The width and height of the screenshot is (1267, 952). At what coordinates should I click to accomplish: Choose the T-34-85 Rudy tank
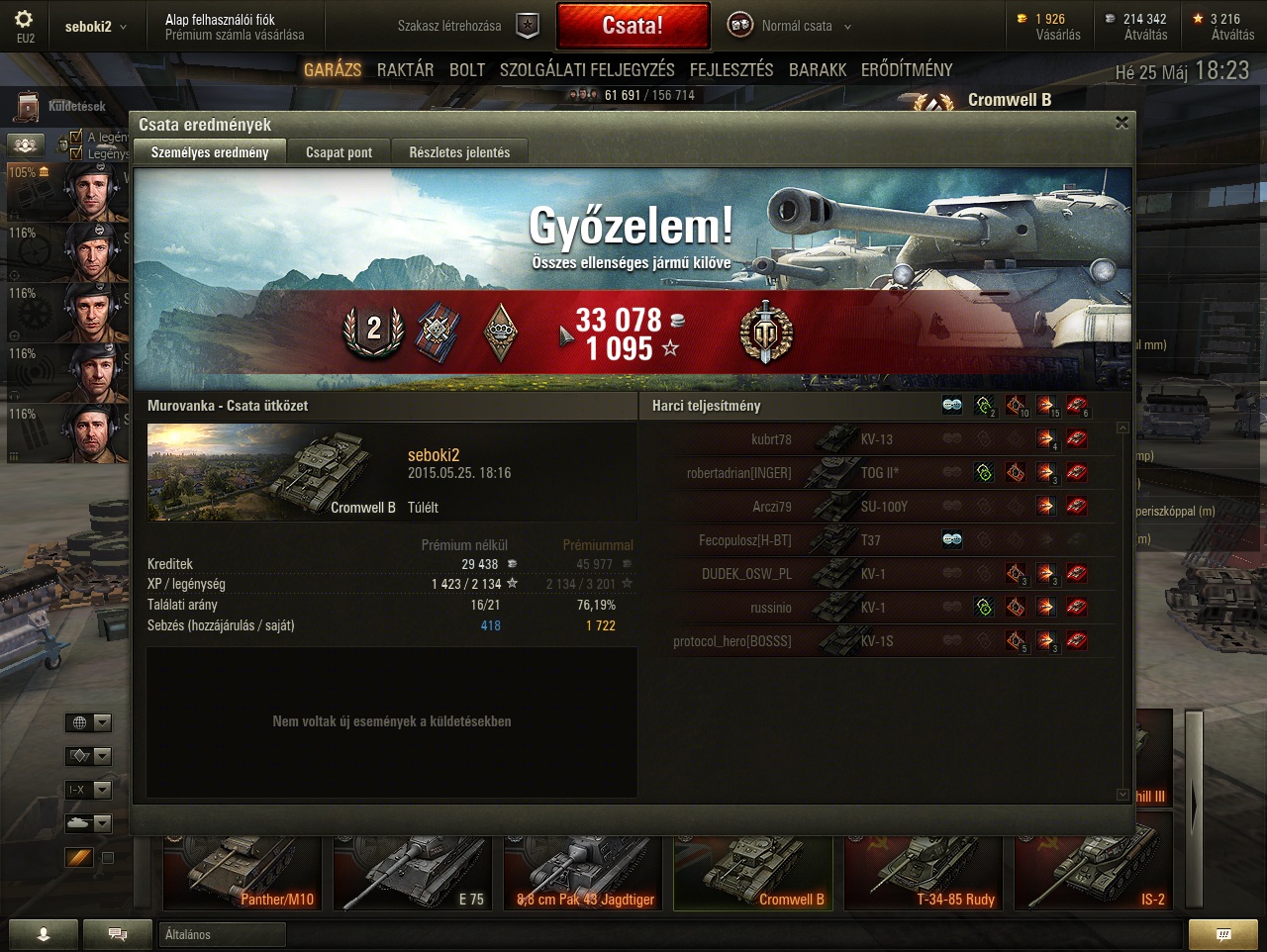pos(924,873)
